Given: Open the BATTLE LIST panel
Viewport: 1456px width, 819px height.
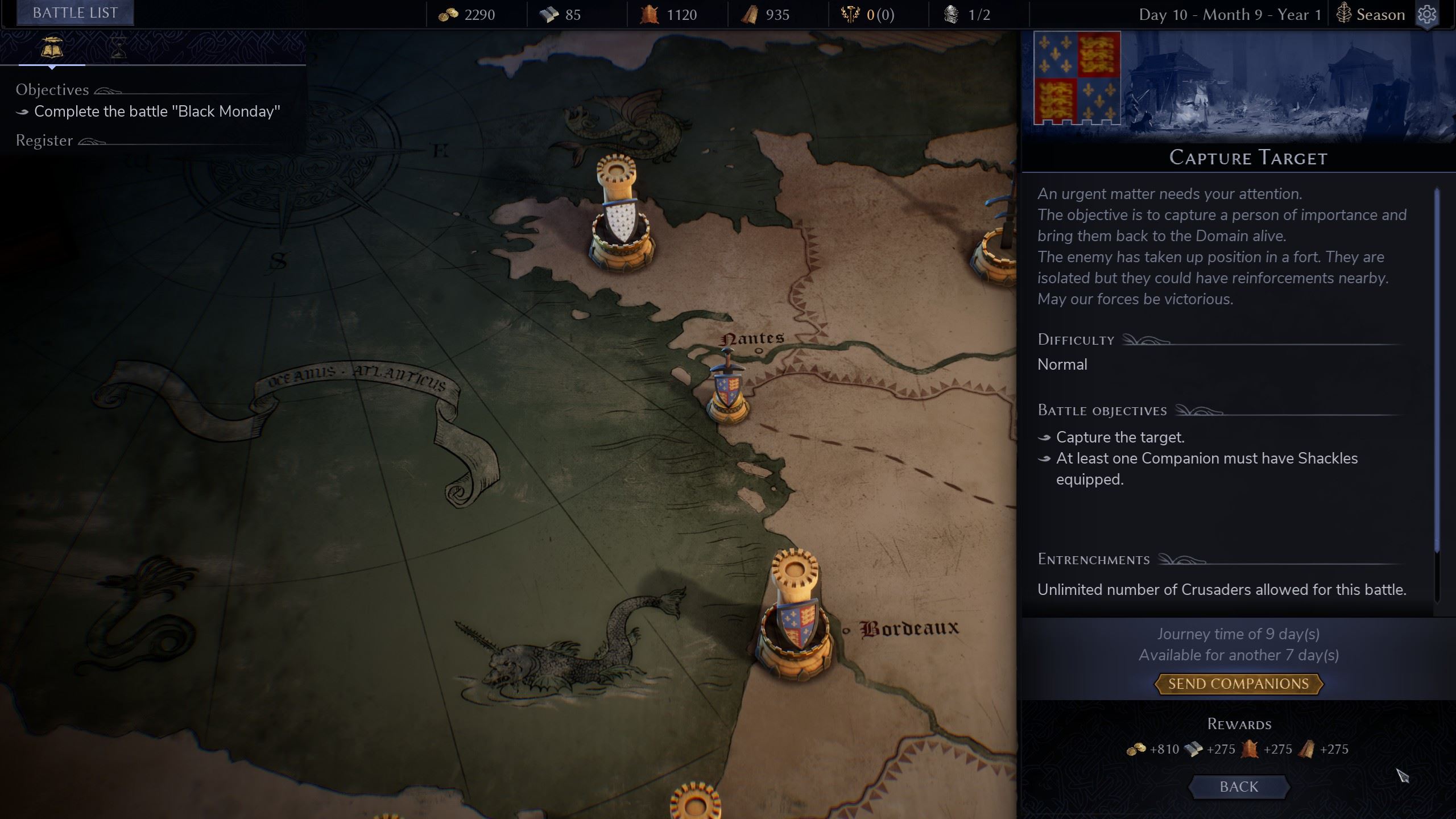Looking at the screenshot, I should click(75, 12).
